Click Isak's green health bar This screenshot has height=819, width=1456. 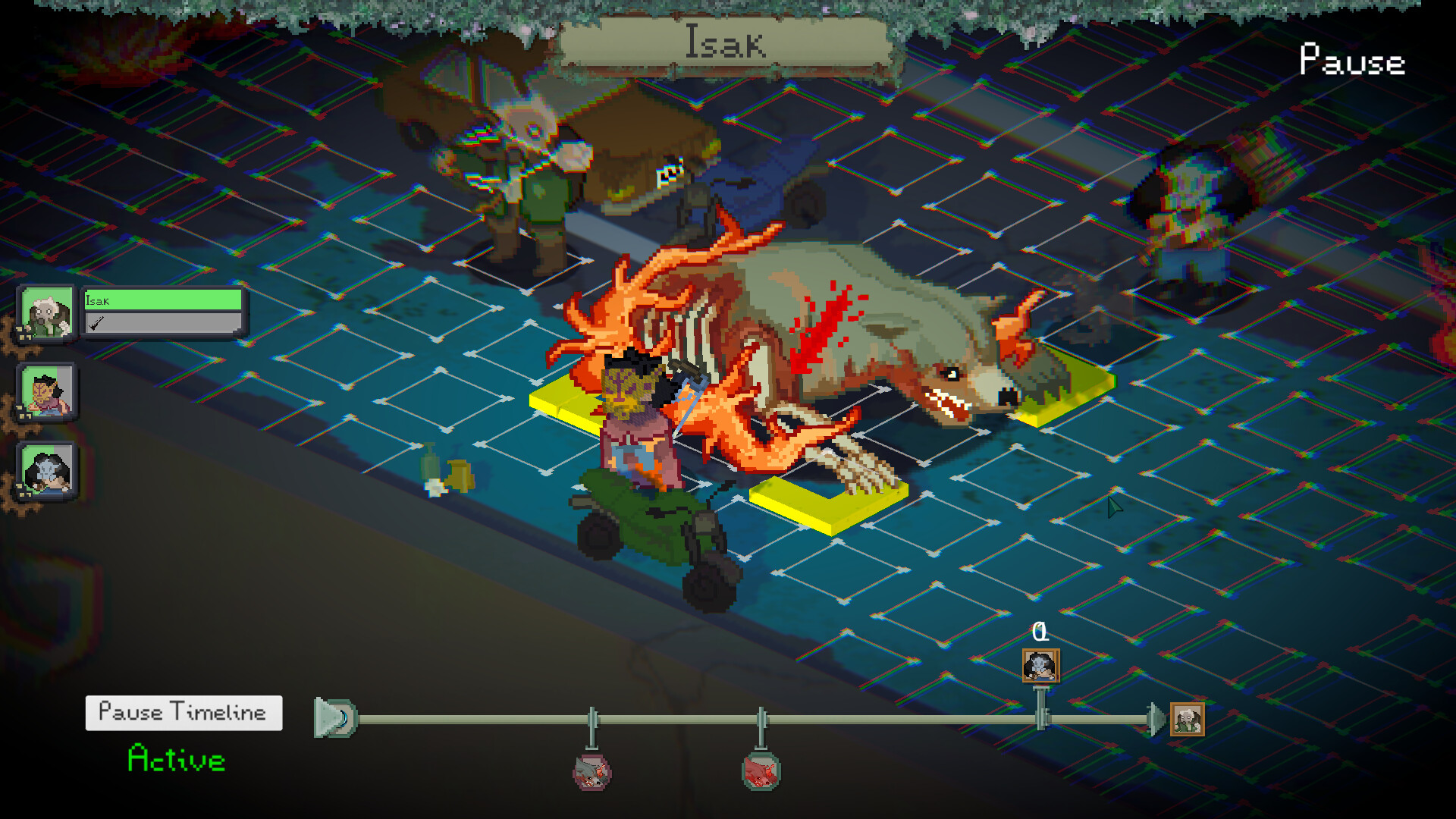pyautogui.click(x=163, y=300)
